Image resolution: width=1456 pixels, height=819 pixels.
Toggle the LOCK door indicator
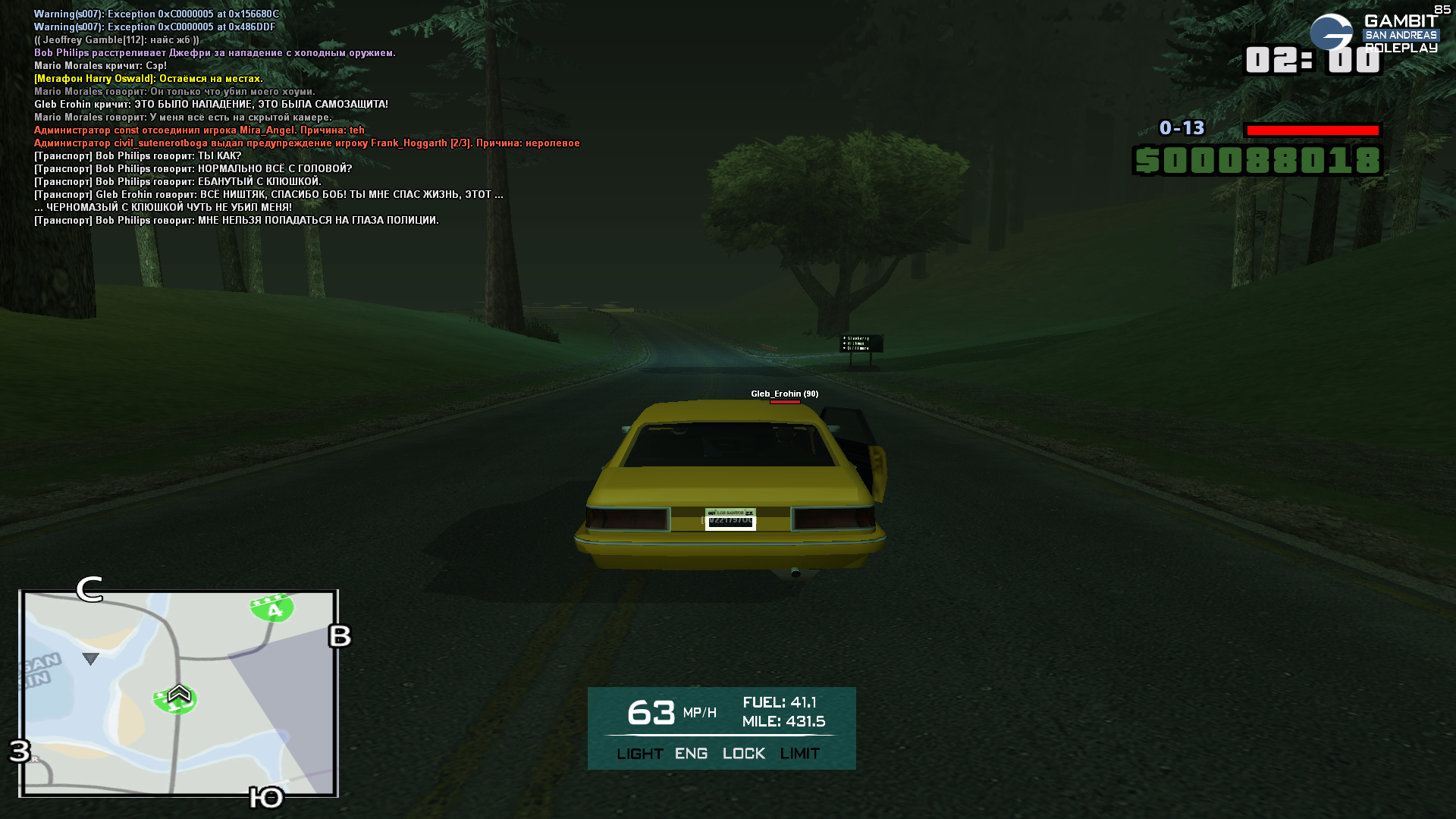(743, 754)
